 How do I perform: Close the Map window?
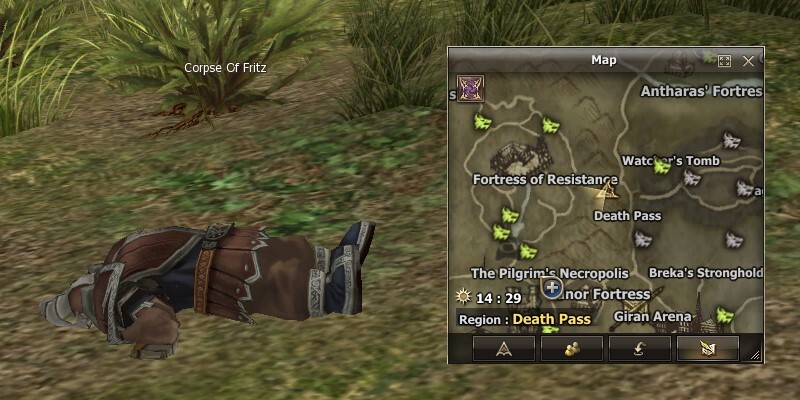(748, 61)
